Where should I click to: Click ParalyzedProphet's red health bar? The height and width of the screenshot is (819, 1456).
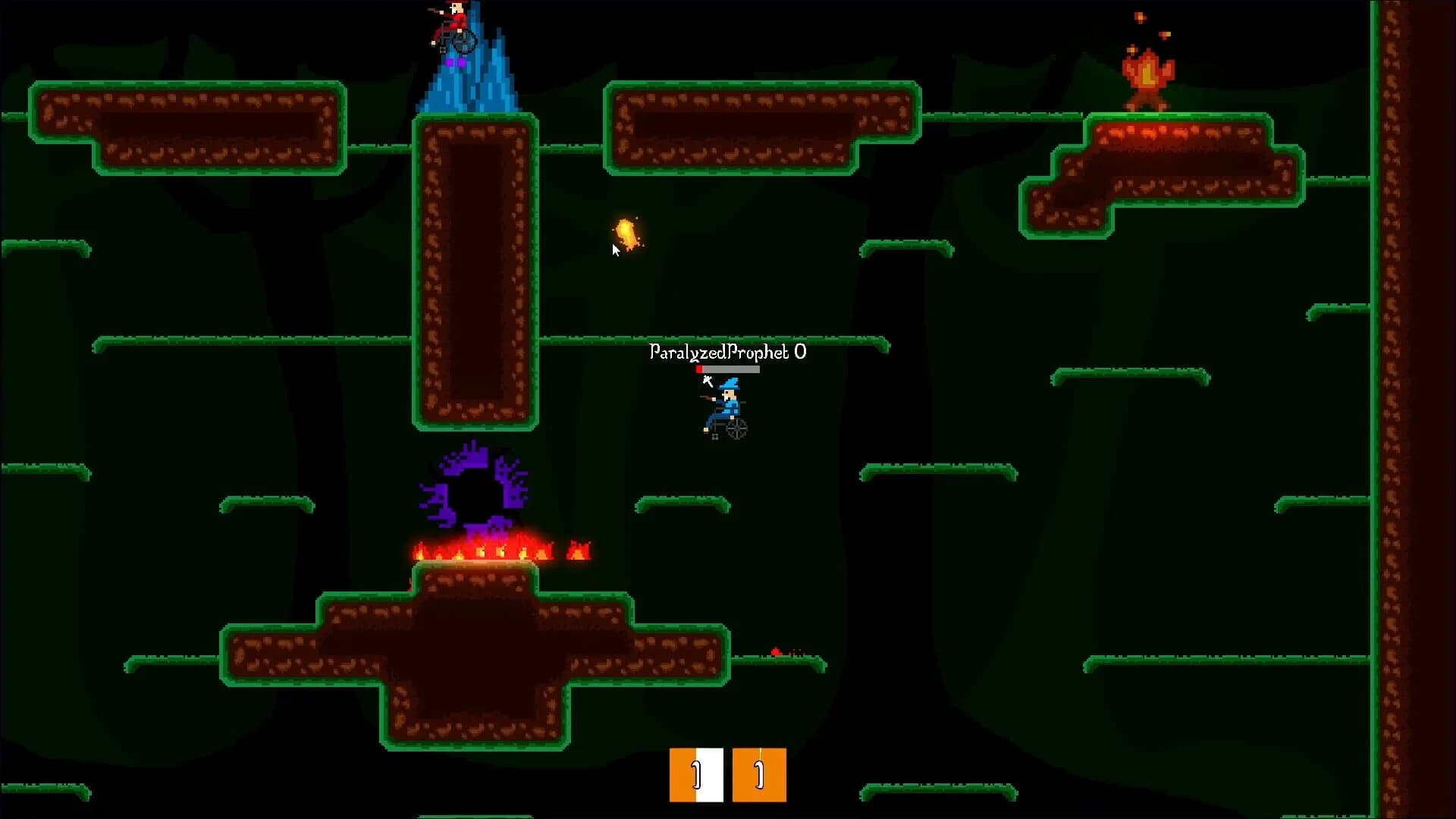coord(699,371)
